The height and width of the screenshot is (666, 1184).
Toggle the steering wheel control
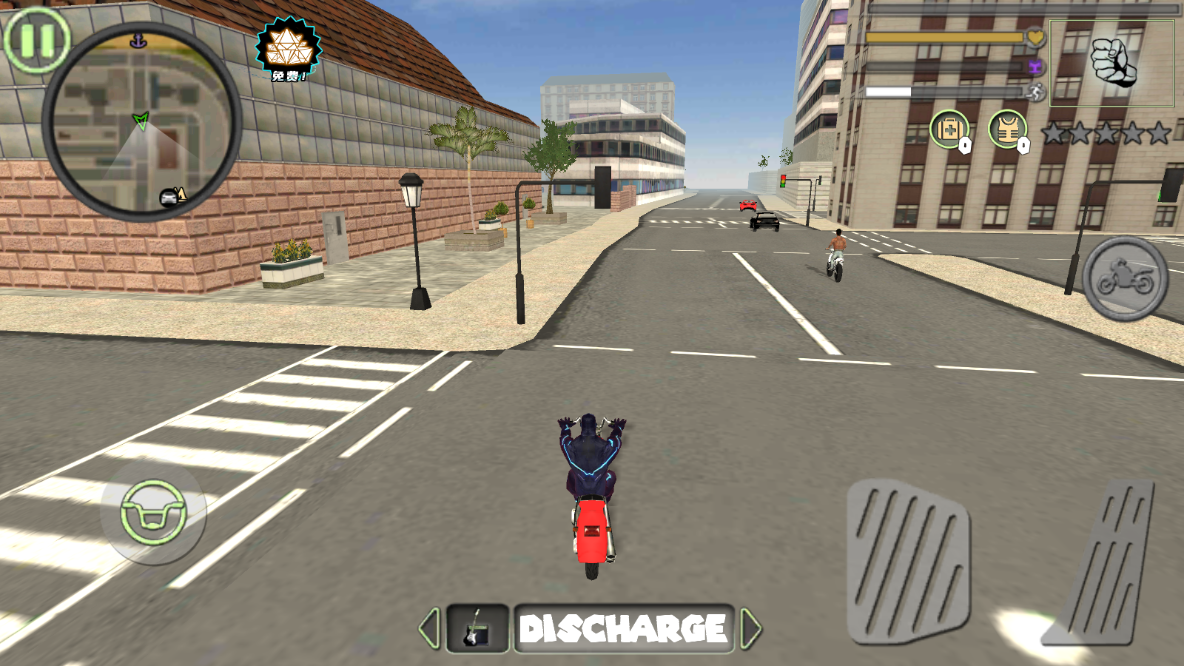click(152, 512)
